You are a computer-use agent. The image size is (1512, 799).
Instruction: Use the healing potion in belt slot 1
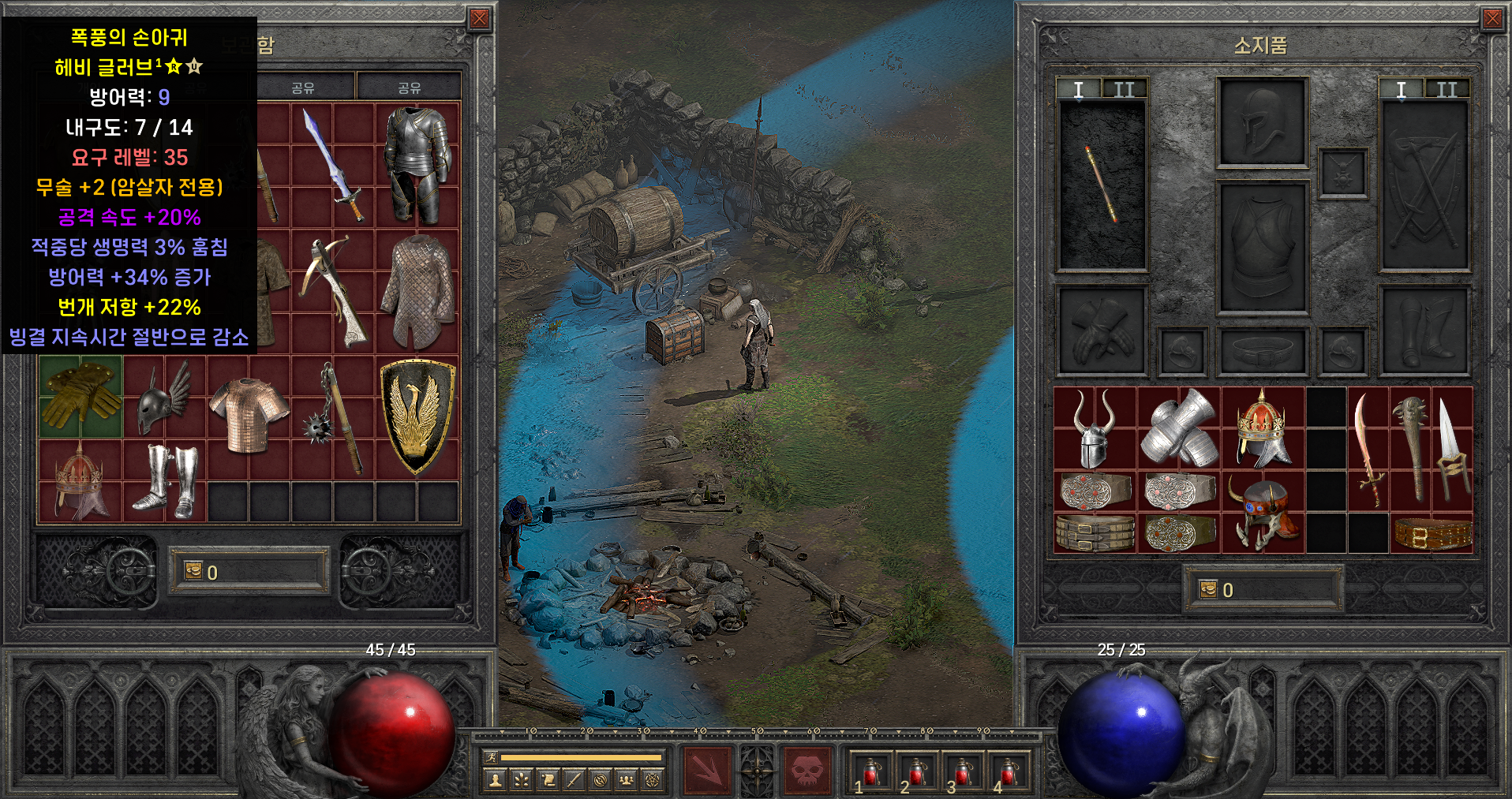tap(871, 771)
